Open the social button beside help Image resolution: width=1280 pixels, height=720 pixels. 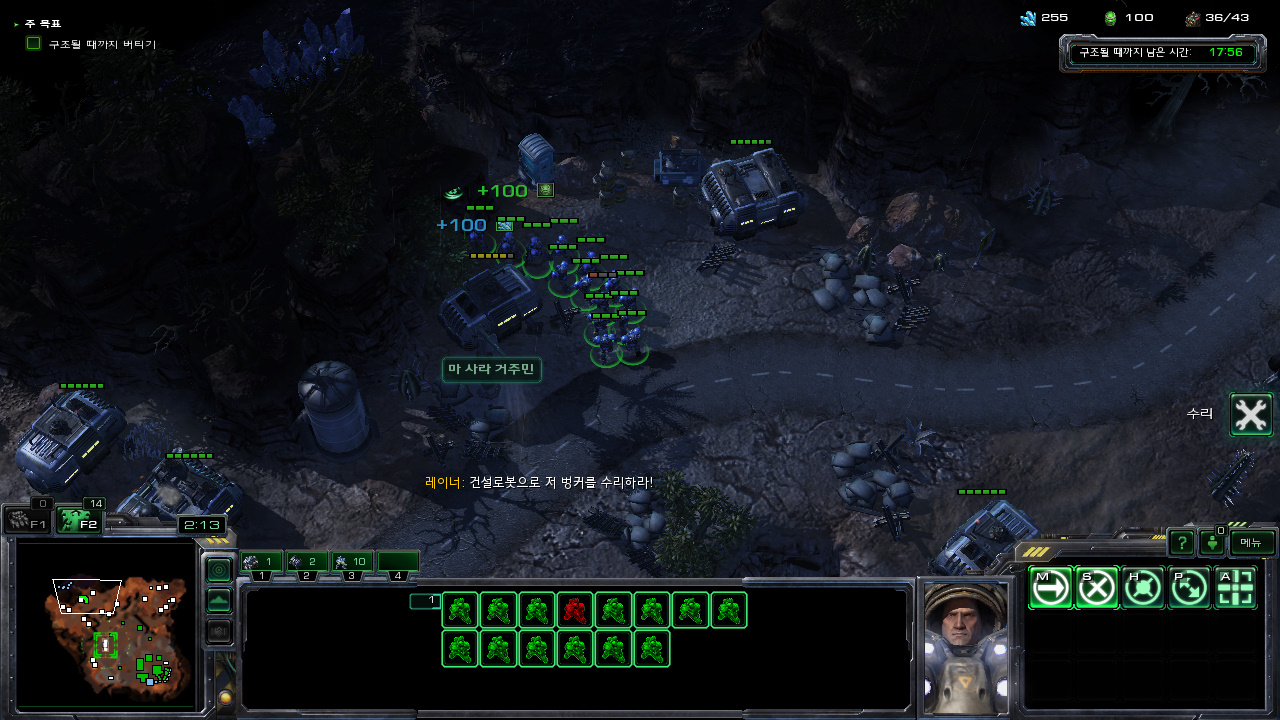[1212, 543]
